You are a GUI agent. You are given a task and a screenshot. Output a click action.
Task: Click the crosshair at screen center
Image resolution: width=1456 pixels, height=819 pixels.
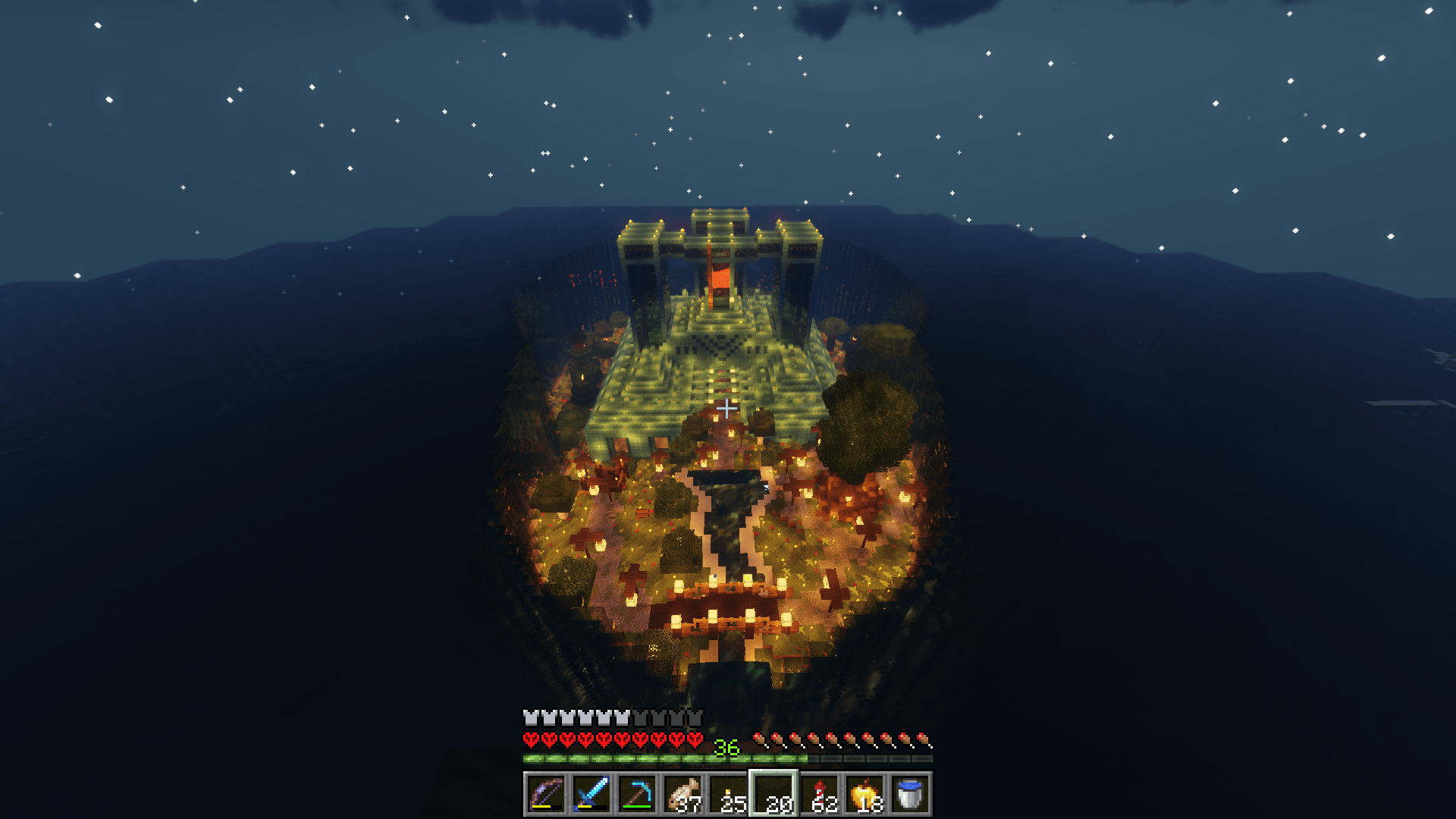click(x=727, y=407)
